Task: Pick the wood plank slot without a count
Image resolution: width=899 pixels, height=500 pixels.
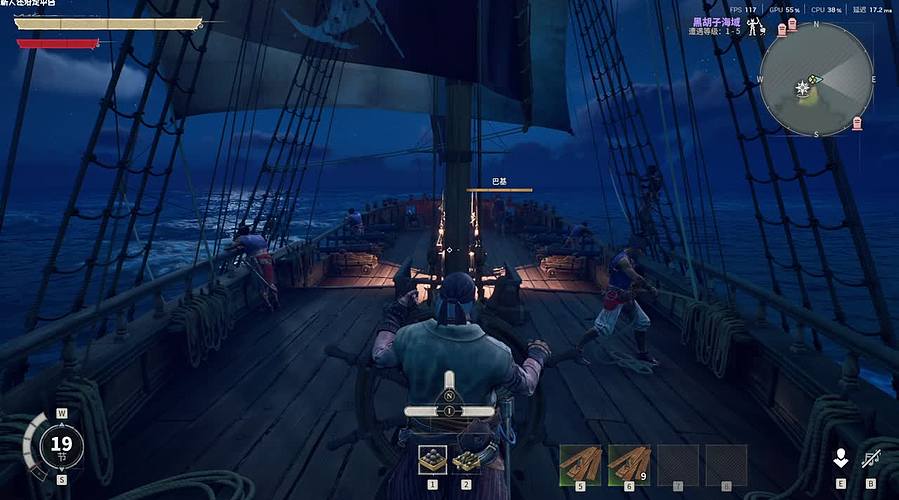Action: coord(580,463)
